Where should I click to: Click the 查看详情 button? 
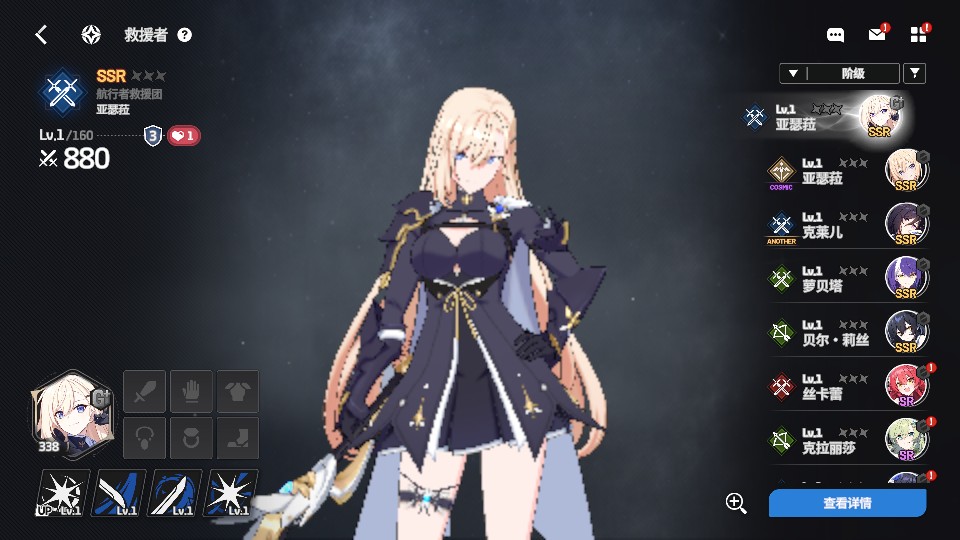[x=847, y=503]
